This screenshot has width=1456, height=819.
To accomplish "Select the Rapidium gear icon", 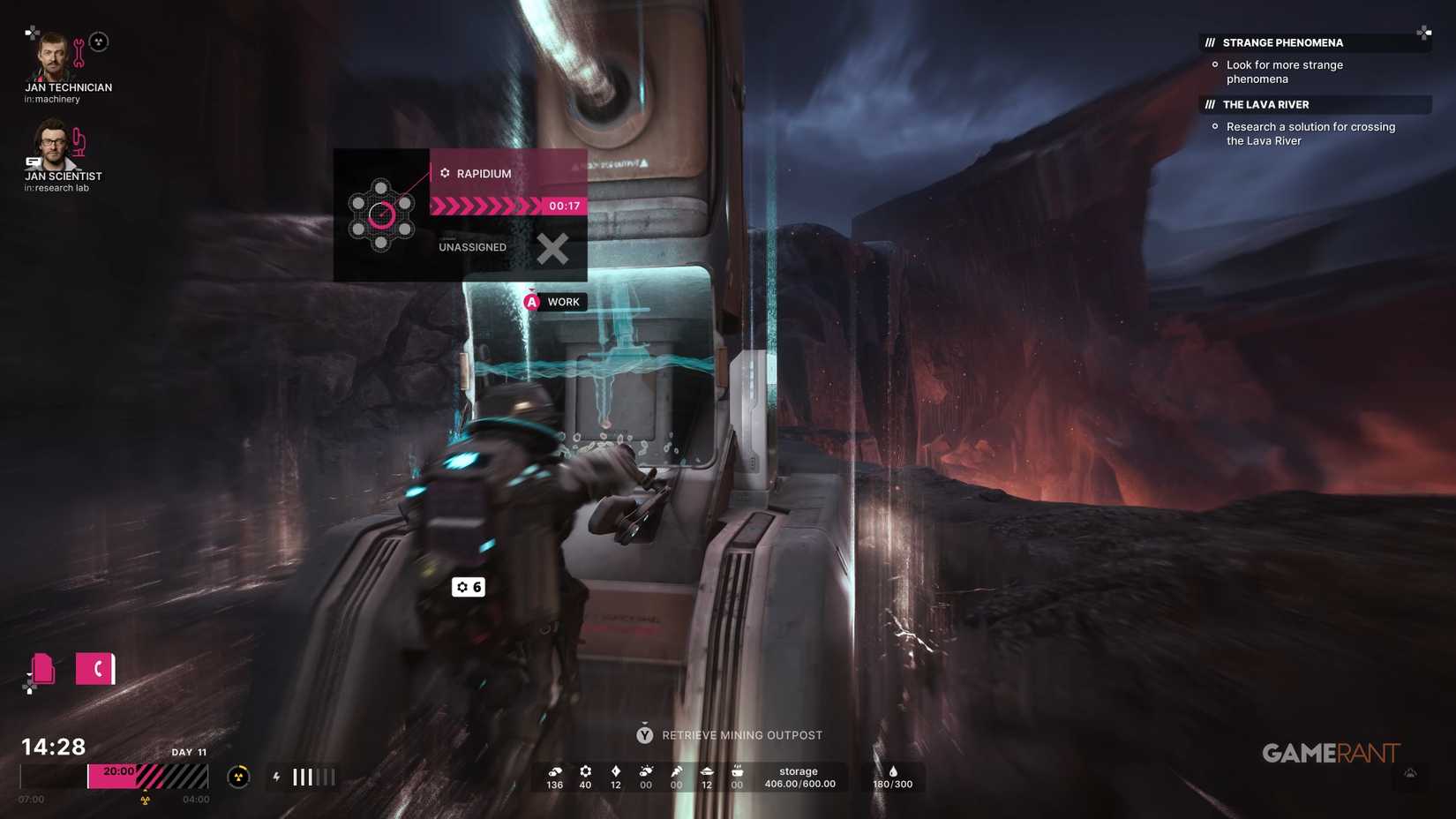I will pyautogui.click(x=445, y=173).
